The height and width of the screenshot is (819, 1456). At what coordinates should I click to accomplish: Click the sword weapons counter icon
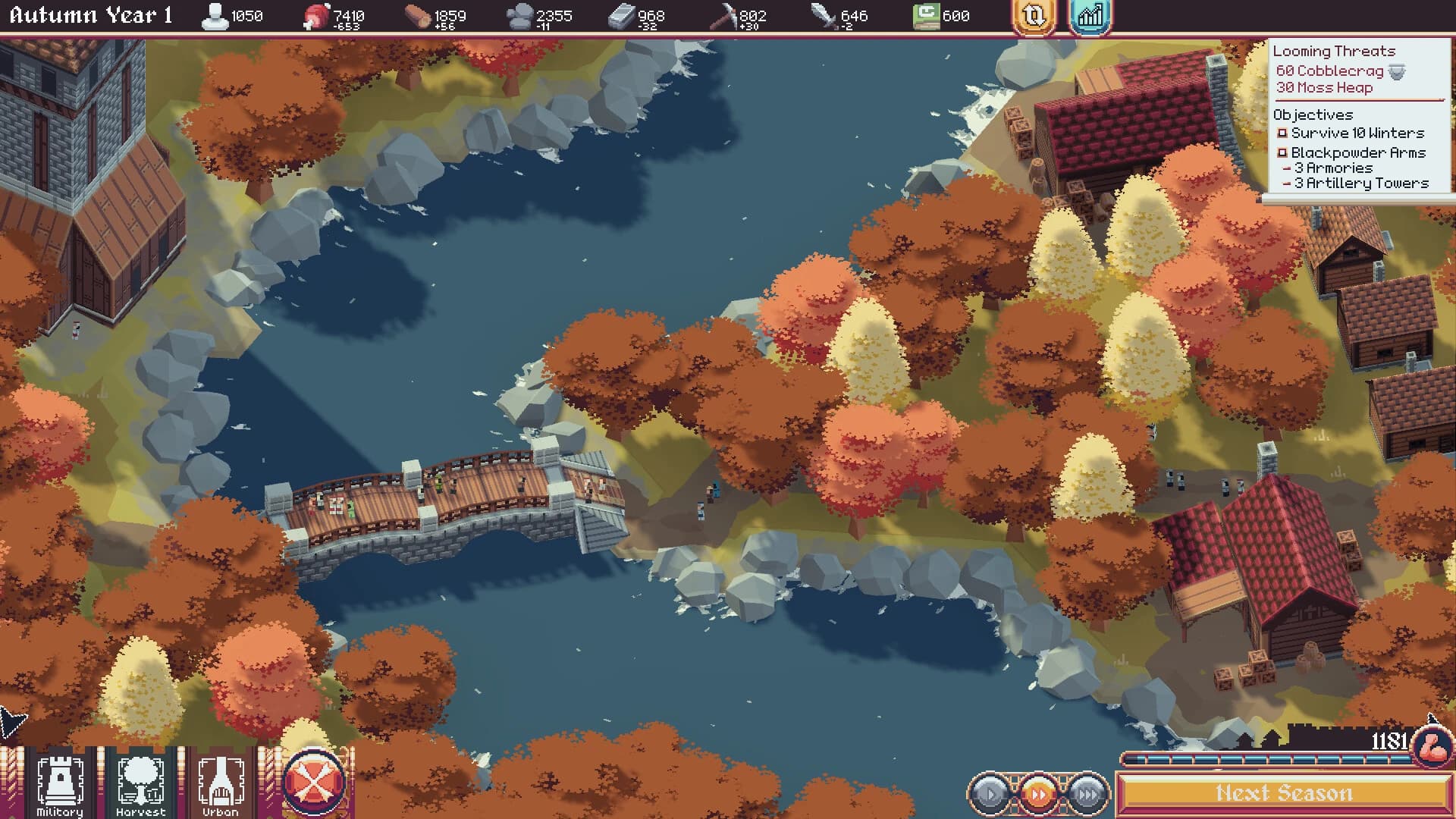[x=824, y=14]
